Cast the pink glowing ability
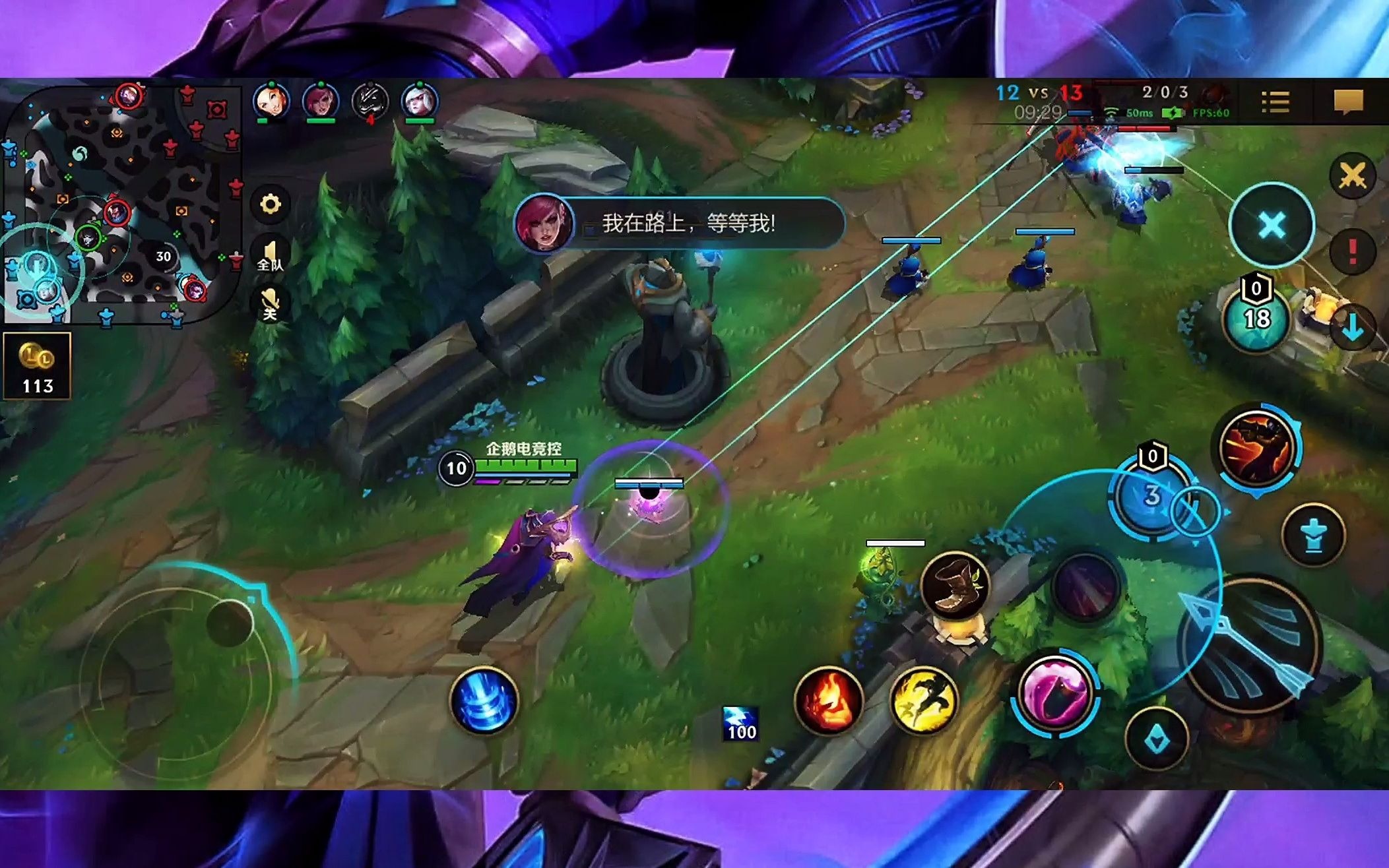 1054,693
